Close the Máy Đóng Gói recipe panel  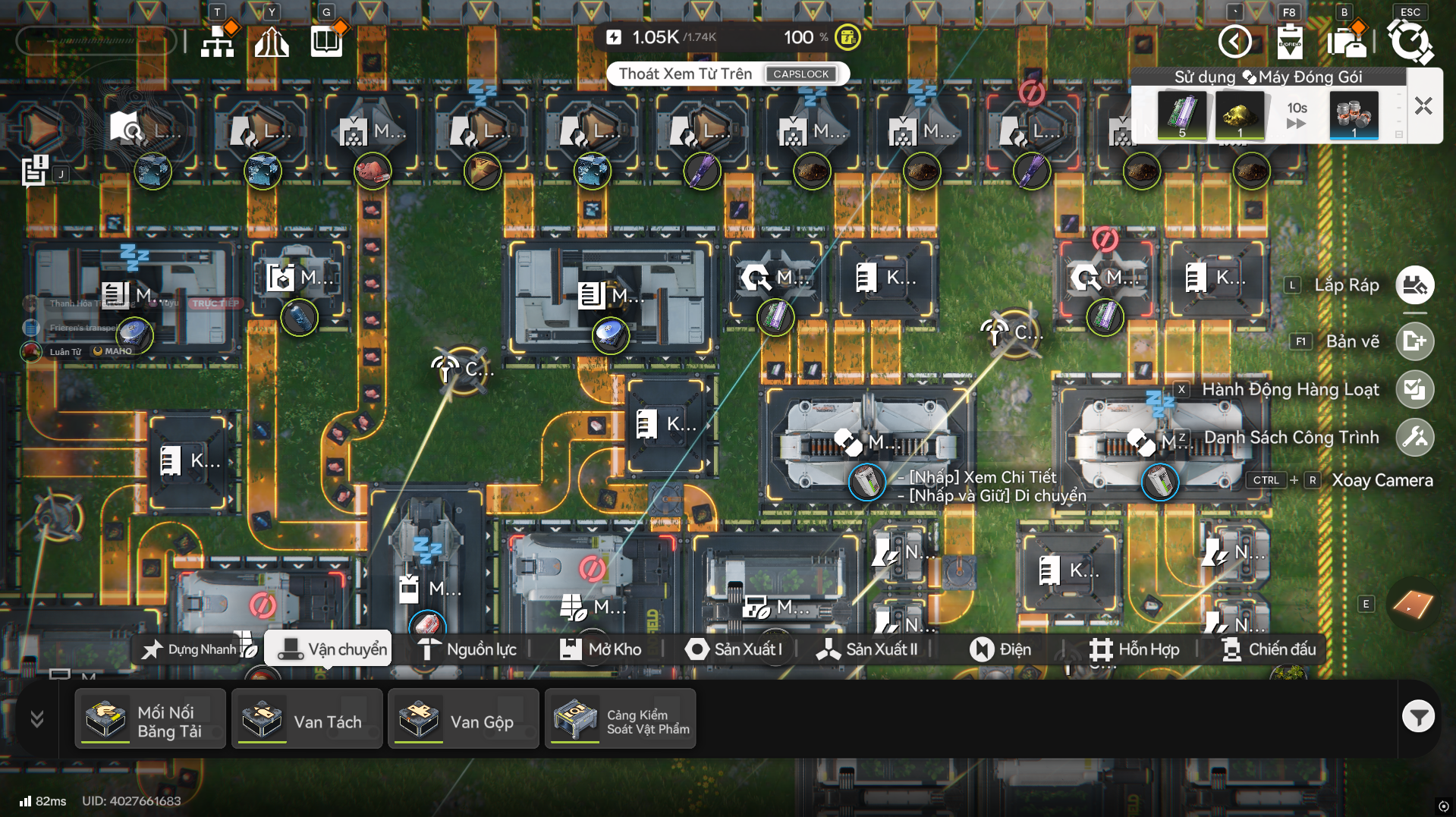pyautogui.click(x=1423, y=106)
